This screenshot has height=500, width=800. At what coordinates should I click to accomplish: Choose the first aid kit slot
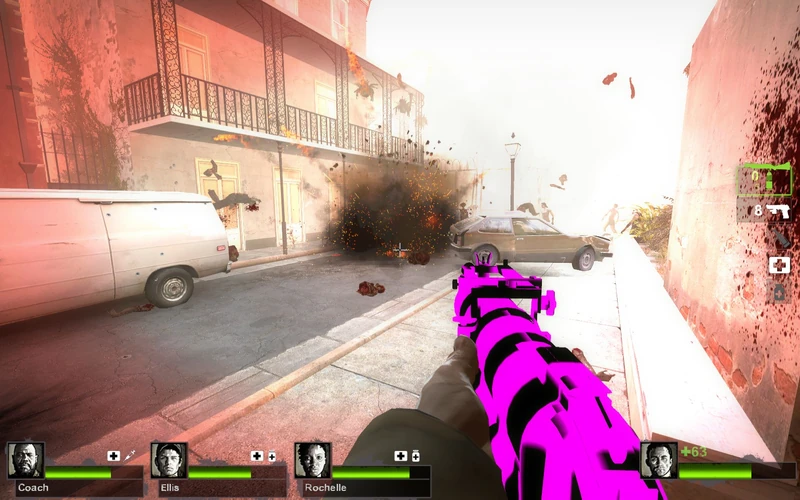tap(779, 265)
